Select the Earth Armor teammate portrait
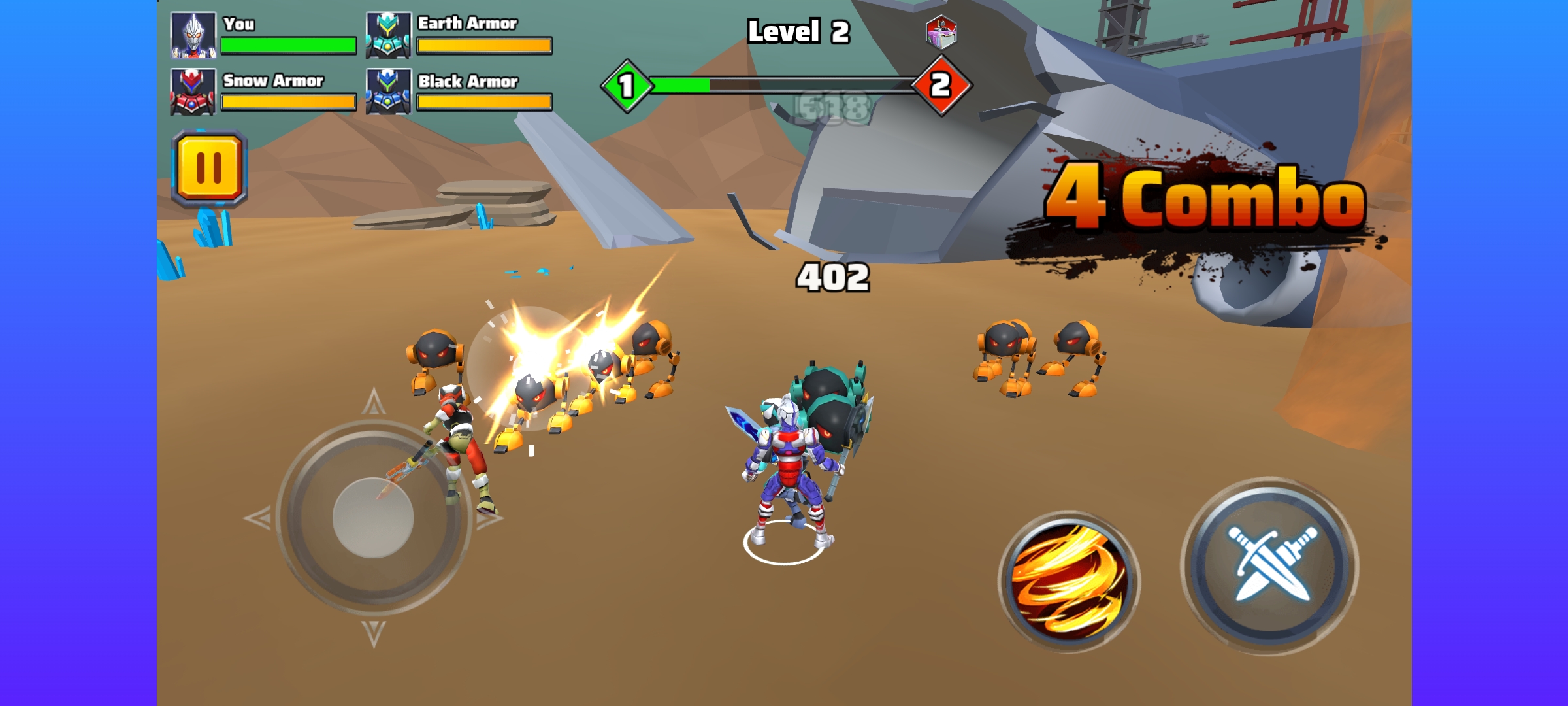The width and height of the screenshot is (1568, 706). pyautogui.click(x=388, y=35)
